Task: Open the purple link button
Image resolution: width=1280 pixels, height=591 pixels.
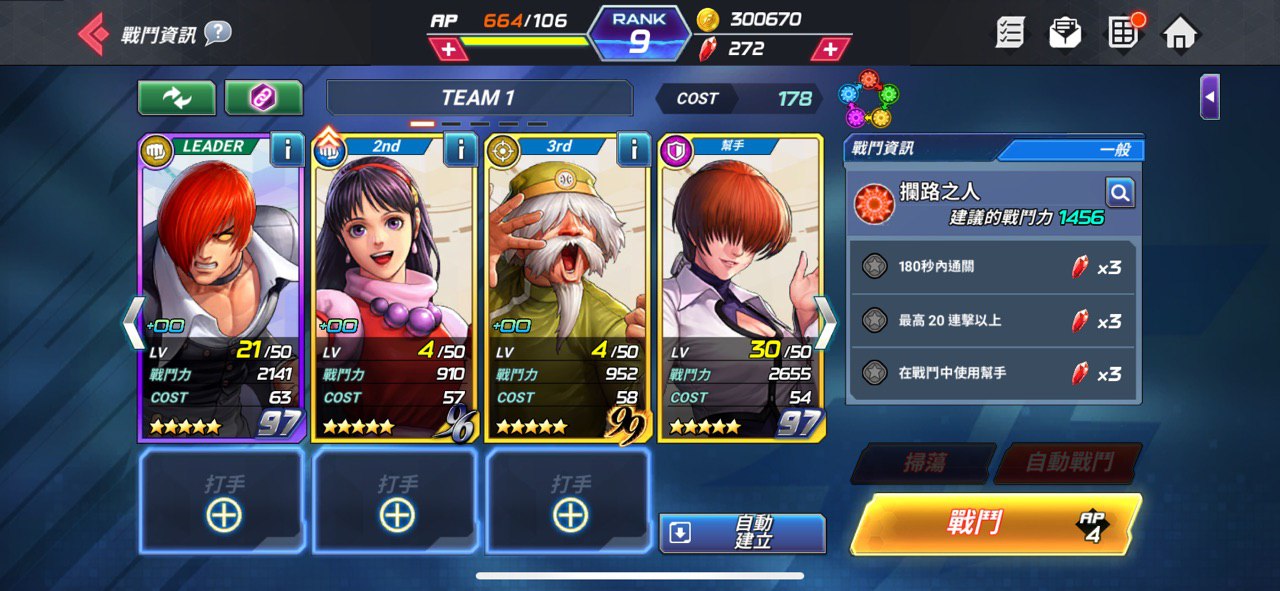Action: pyautogui.click(x=263, y=98)
